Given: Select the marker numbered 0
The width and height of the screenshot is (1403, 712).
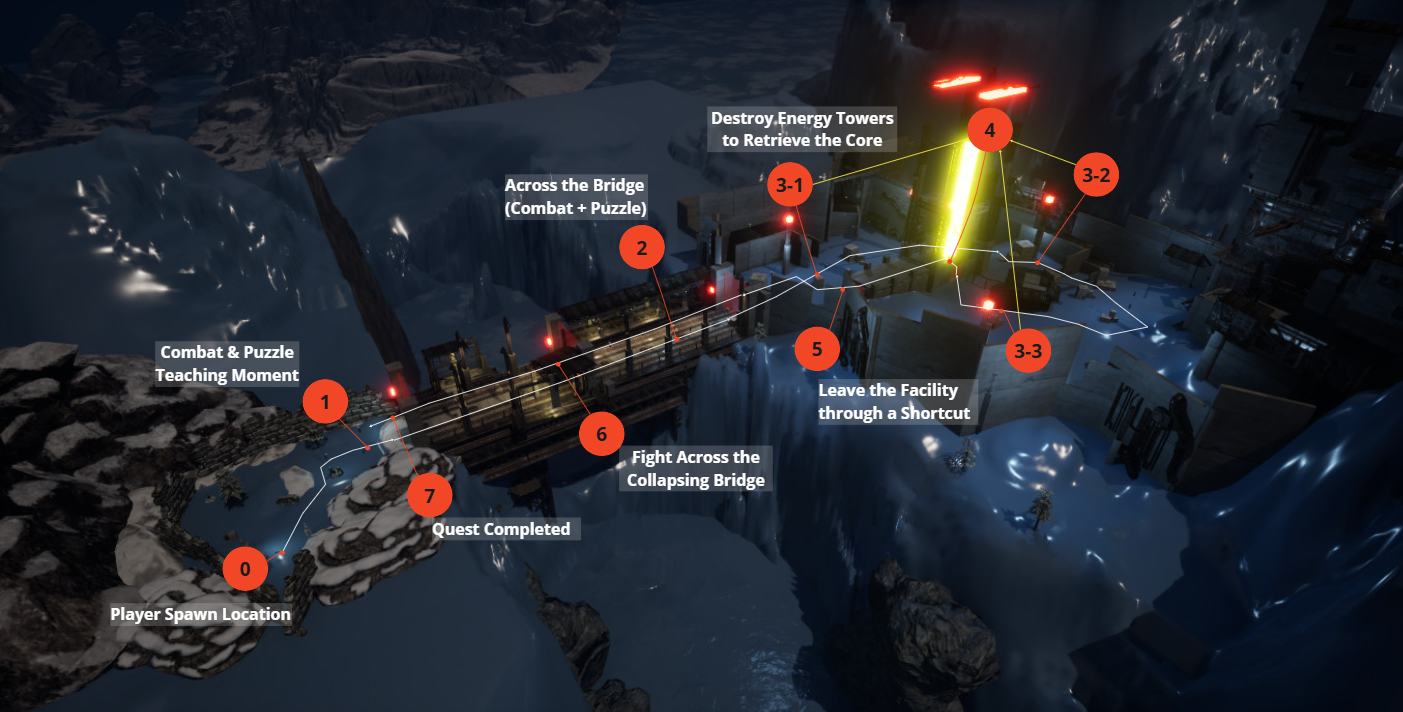Looking at the screenshot, I should [245, 570].
